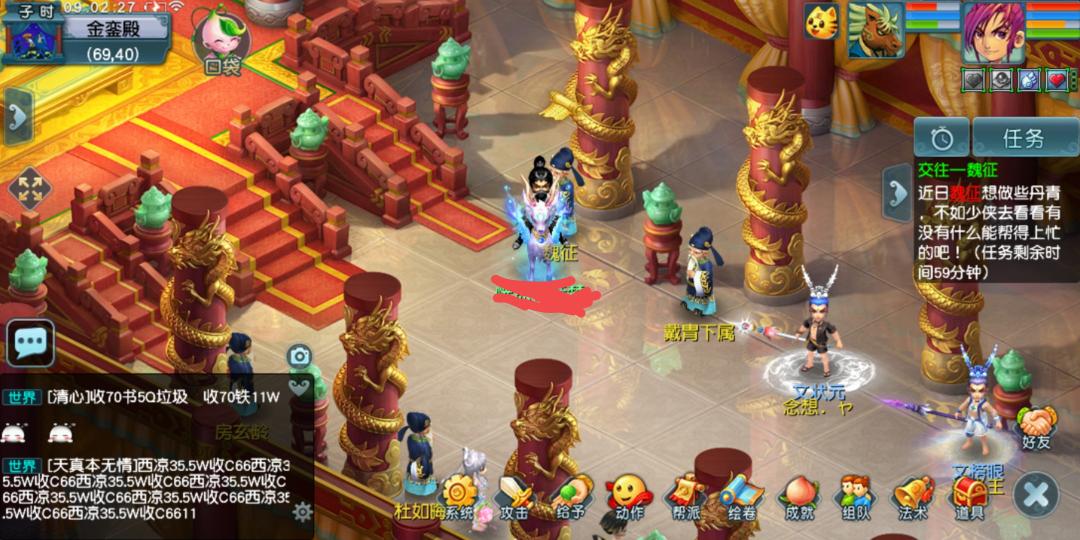Tap the 攻击 attack sword icon
1080x540 pixels.
(514, 496)
